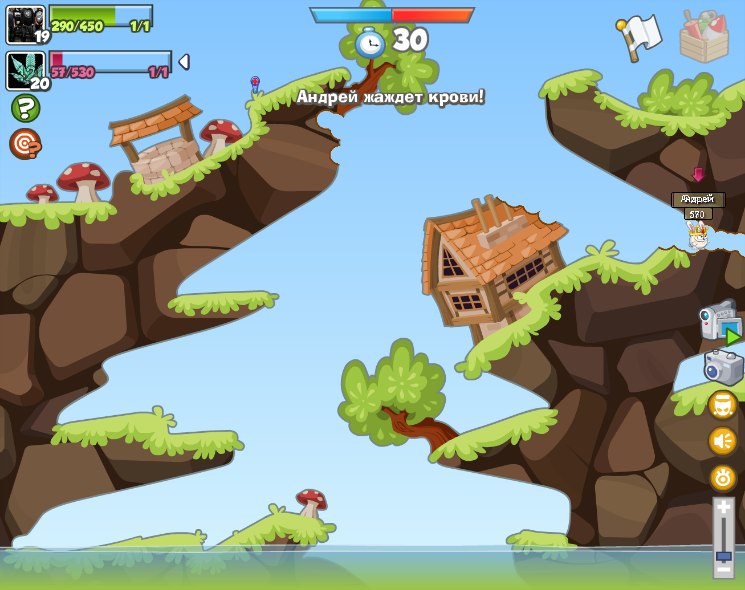This screenshot has width=745, height=590.
Task: Click the white arrow beside the team bar
Action: tap(183, 62)
